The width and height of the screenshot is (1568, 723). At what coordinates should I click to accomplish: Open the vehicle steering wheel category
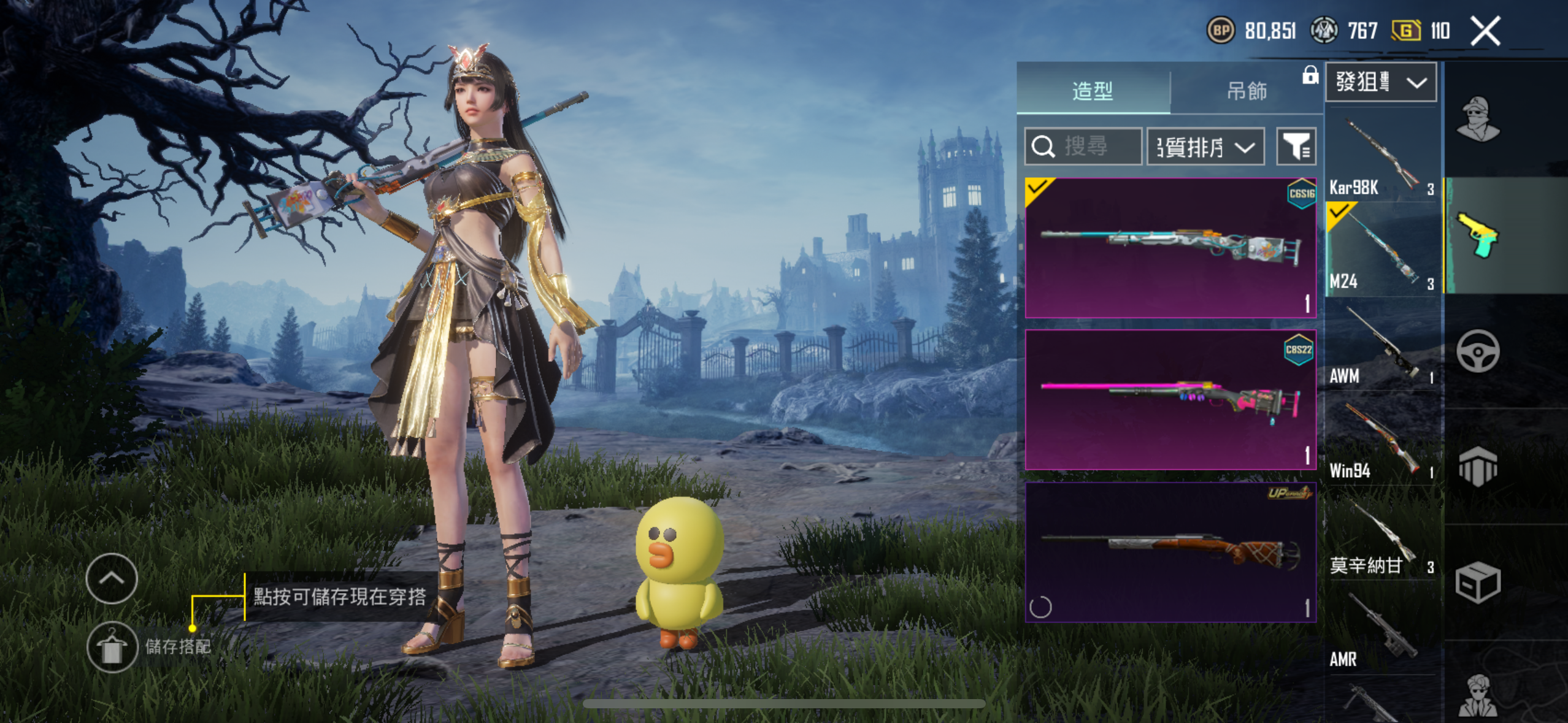pos(1478,351)
